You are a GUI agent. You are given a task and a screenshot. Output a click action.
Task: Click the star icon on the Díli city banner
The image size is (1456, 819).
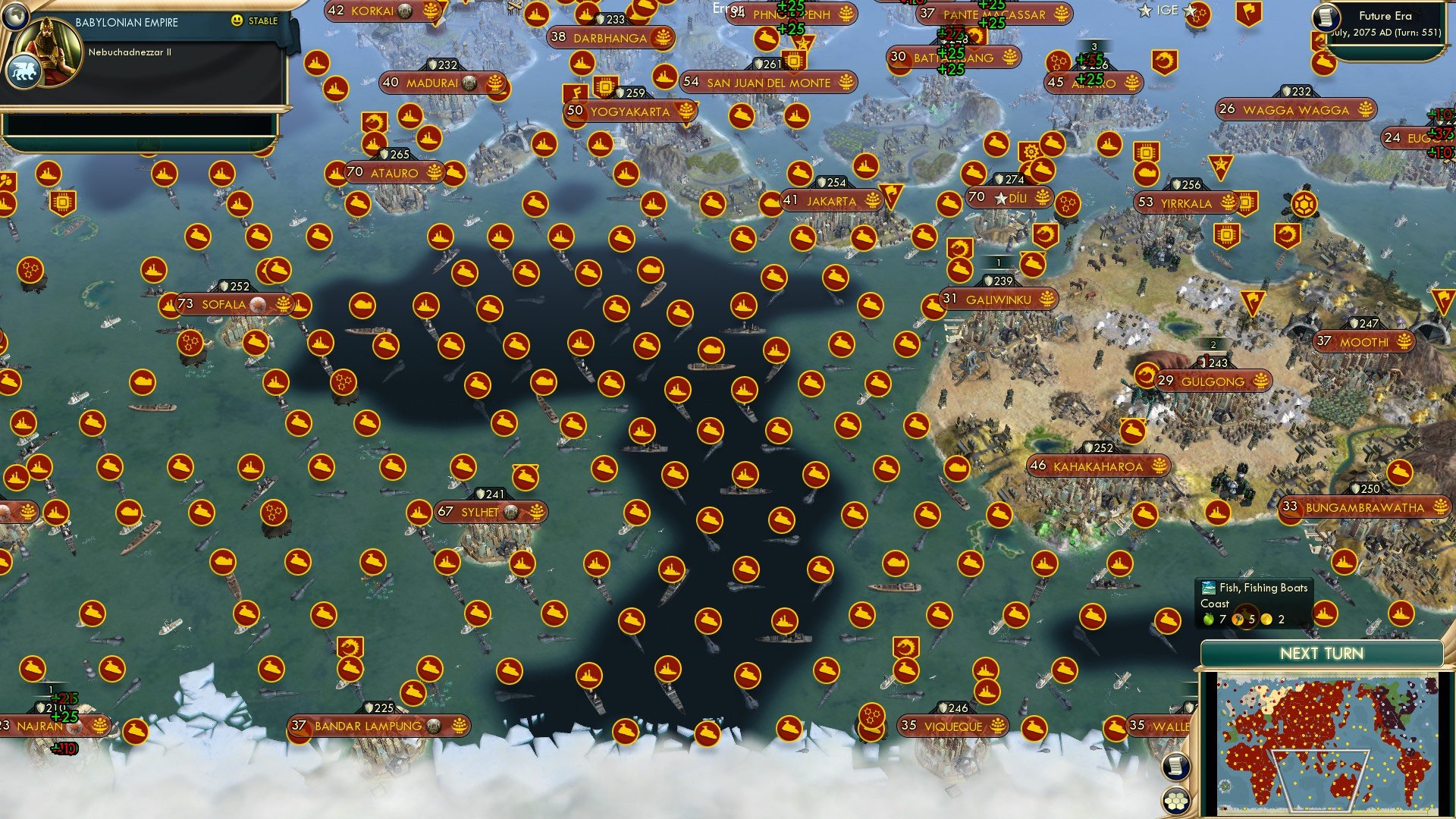999,199
